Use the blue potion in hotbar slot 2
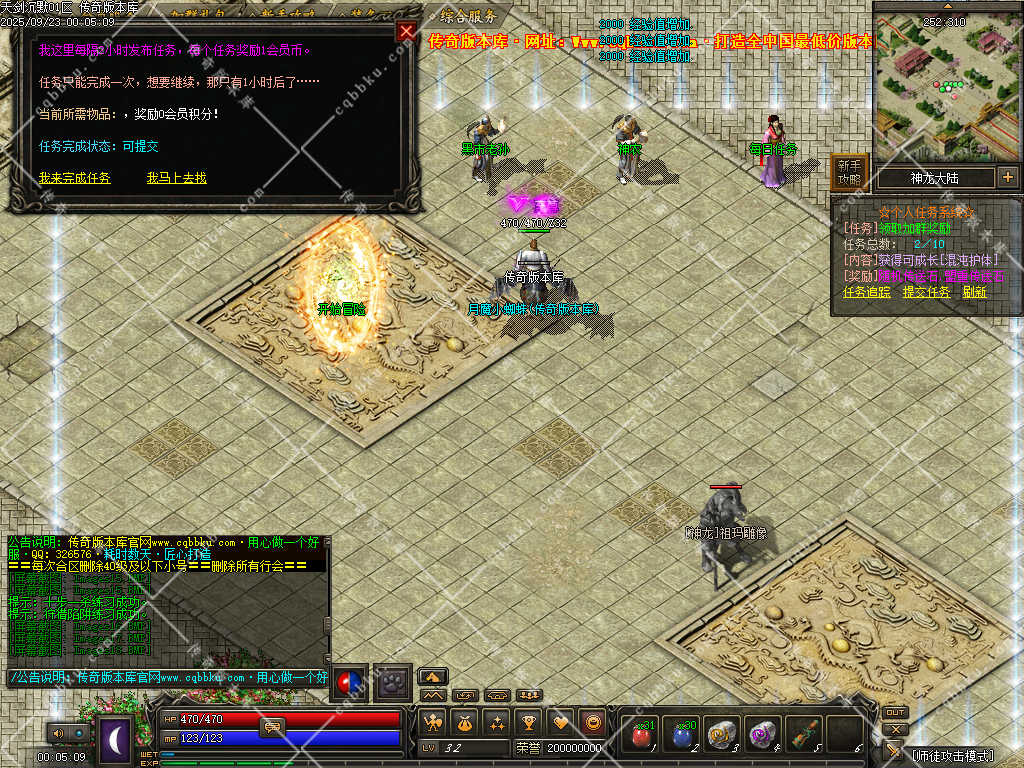This screenshot has width=1024, height=768. pyautogui.click(x=681, y=735)
